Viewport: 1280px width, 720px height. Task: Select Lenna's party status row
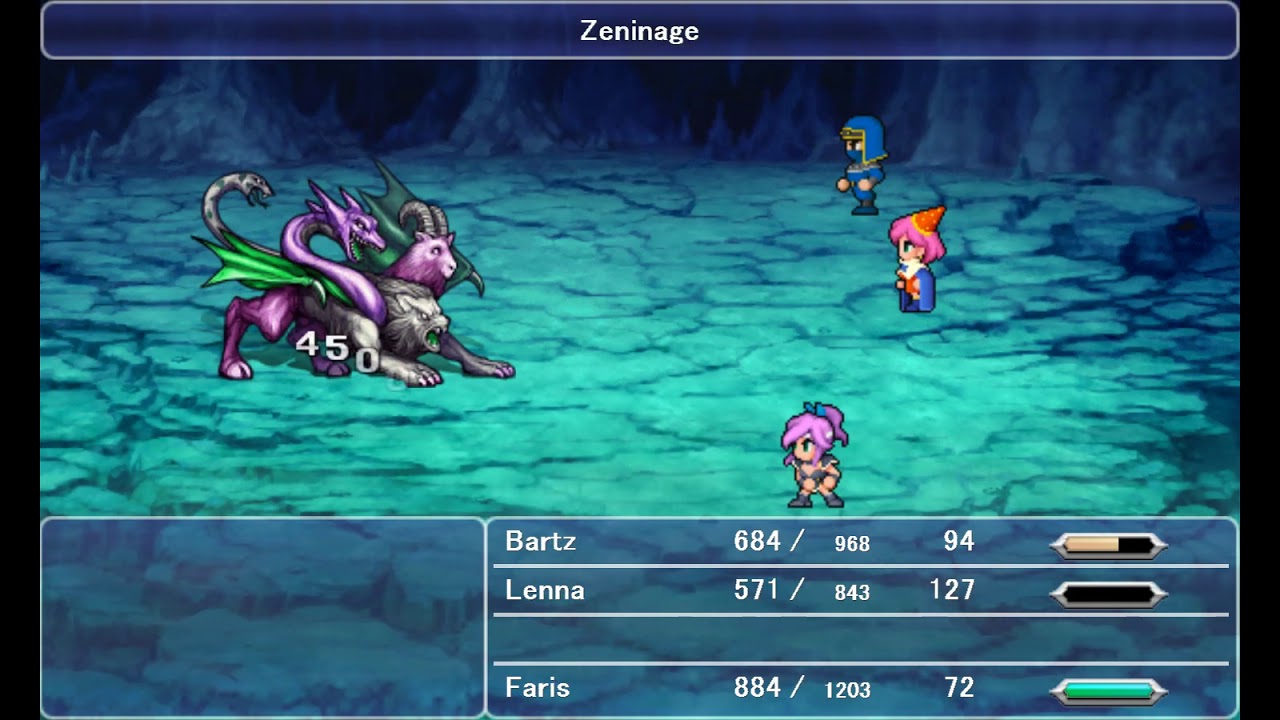tap(860, 591)
